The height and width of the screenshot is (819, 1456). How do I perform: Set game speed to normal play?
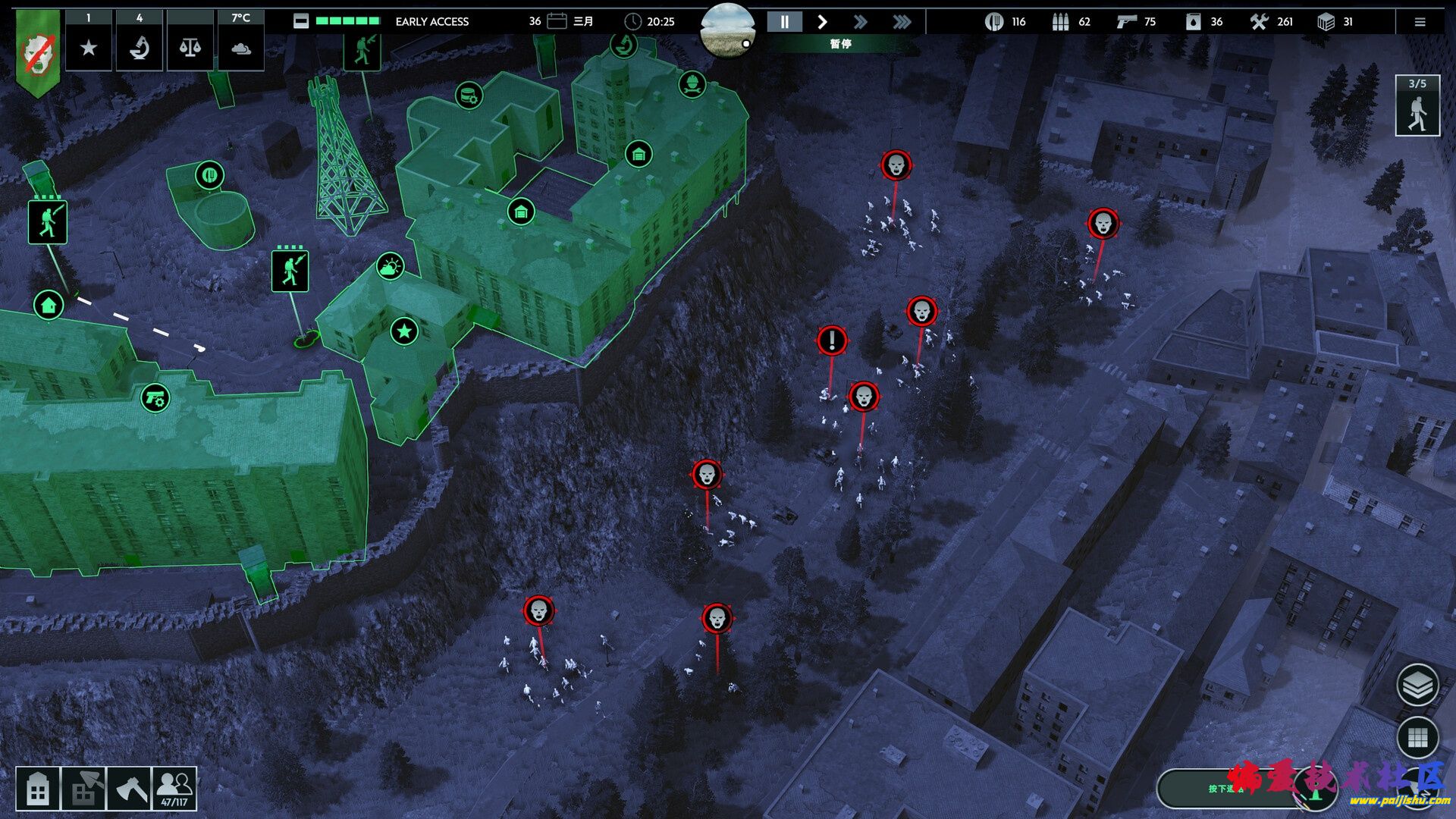click(x=822, y=22)
